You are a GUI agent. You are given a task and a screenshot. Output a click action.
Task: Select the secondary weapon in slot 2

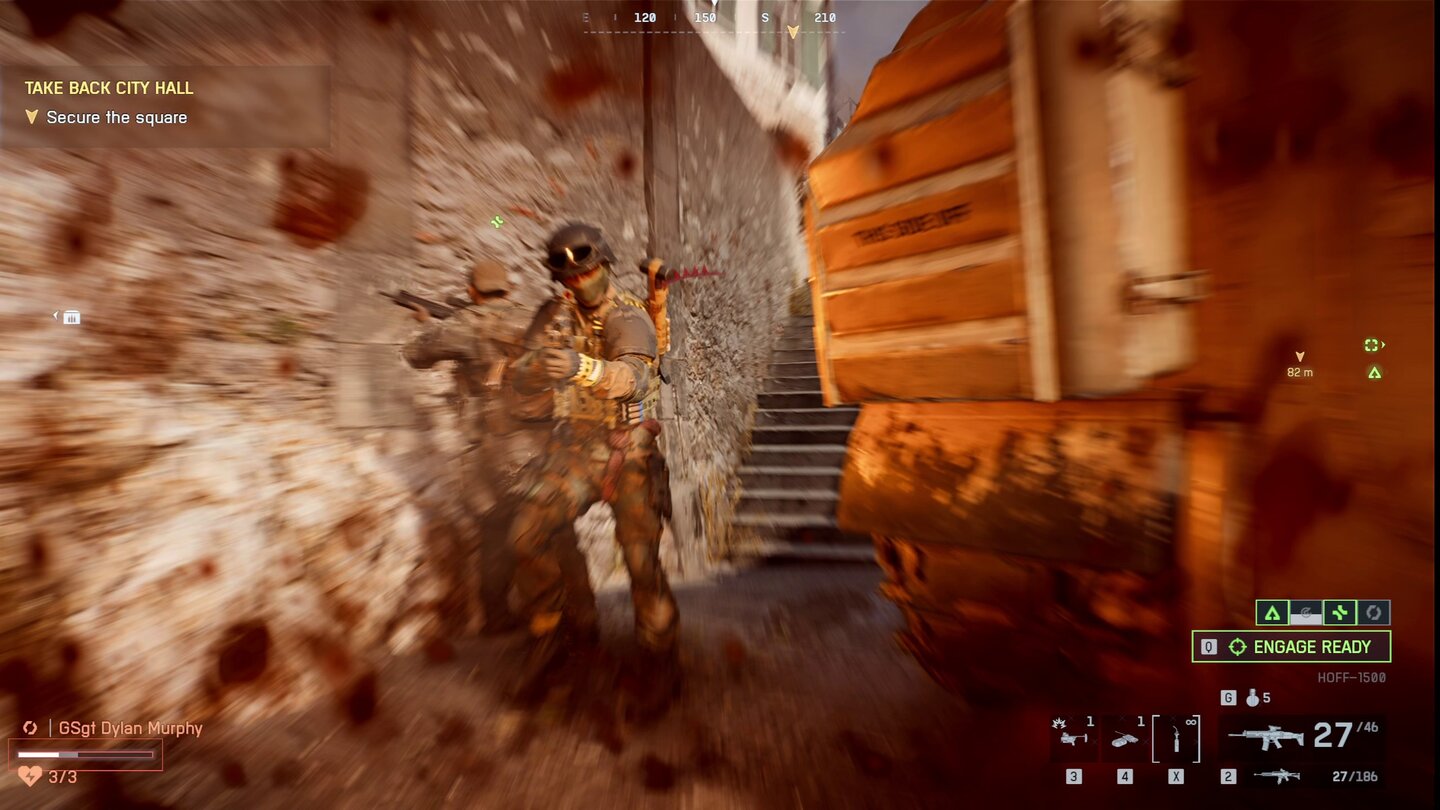[x=1276, y=776]
